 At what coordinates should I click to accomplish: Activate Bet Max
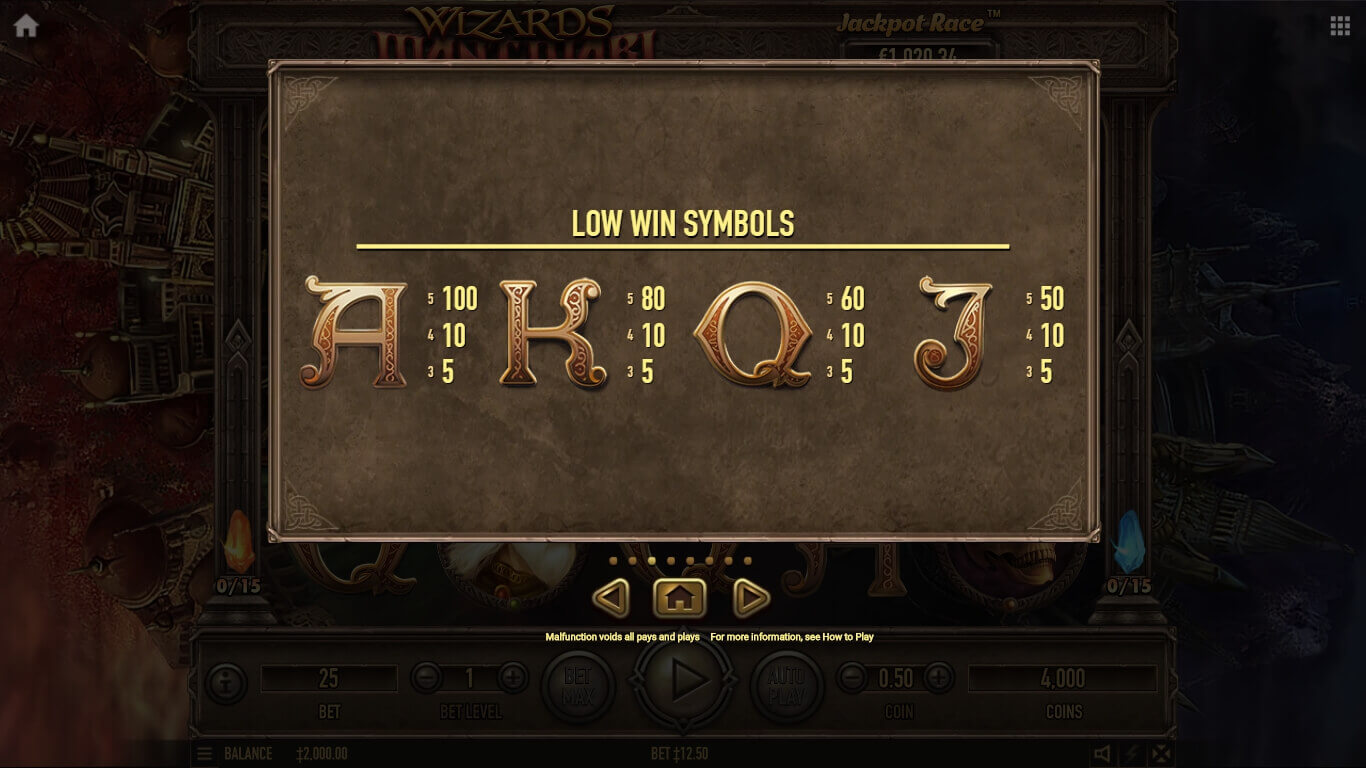[x=578, y=685]
